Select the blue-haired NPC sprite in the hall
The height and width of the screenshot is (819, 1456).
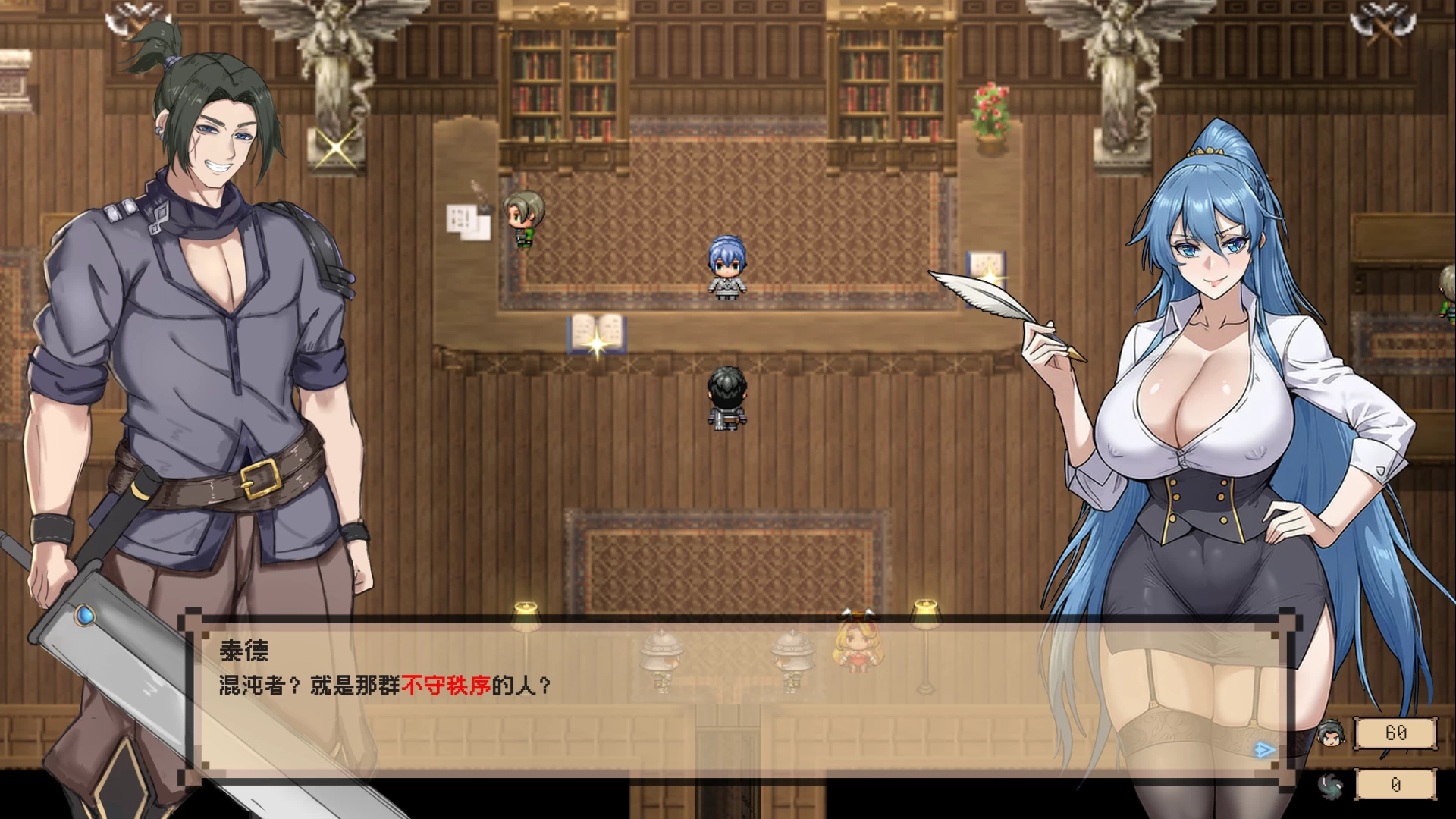coord(726,269)
